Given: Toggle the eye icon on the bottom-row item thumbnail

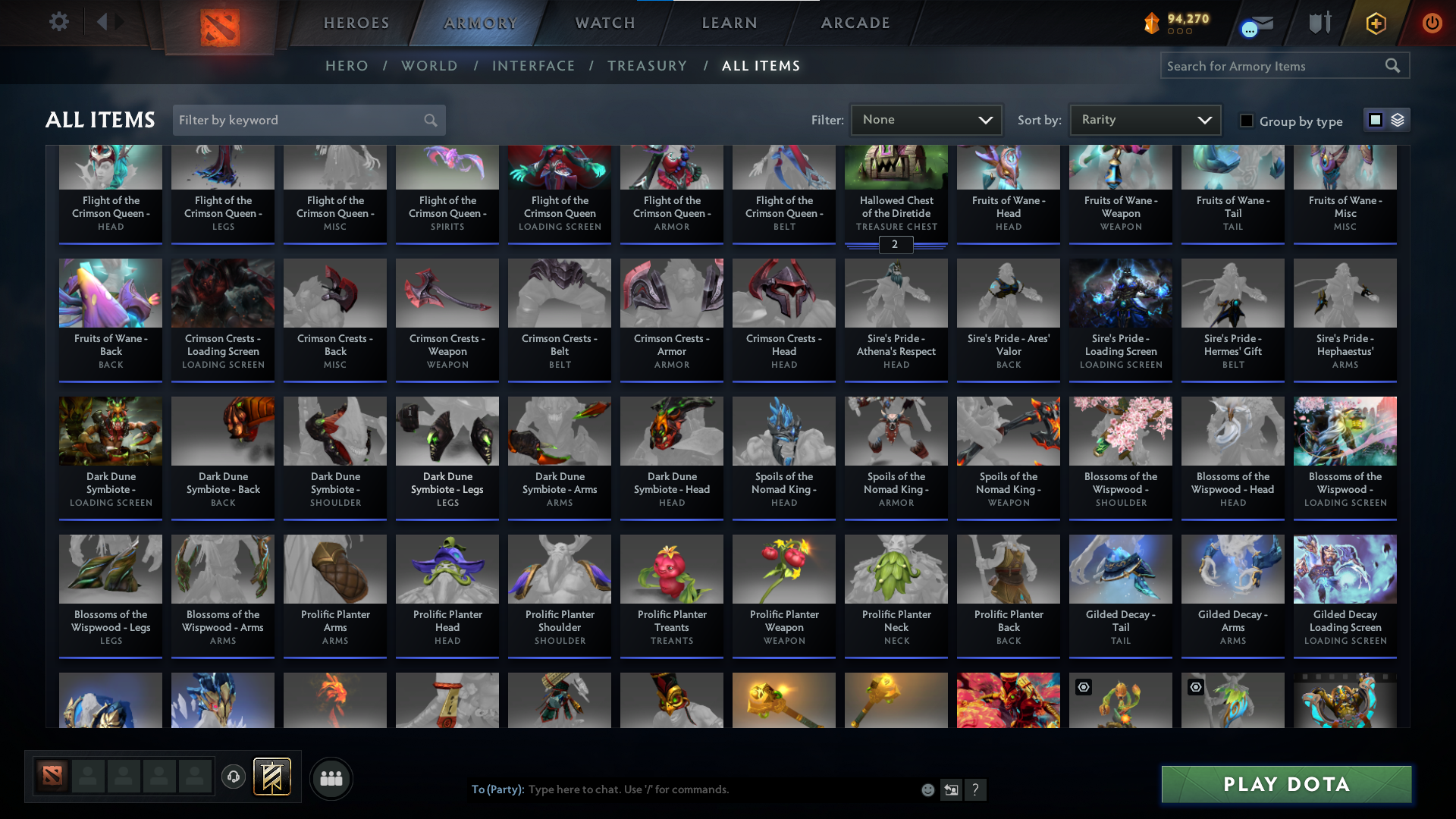Looking at the screenshot, I should click(x=1083, y=687).
